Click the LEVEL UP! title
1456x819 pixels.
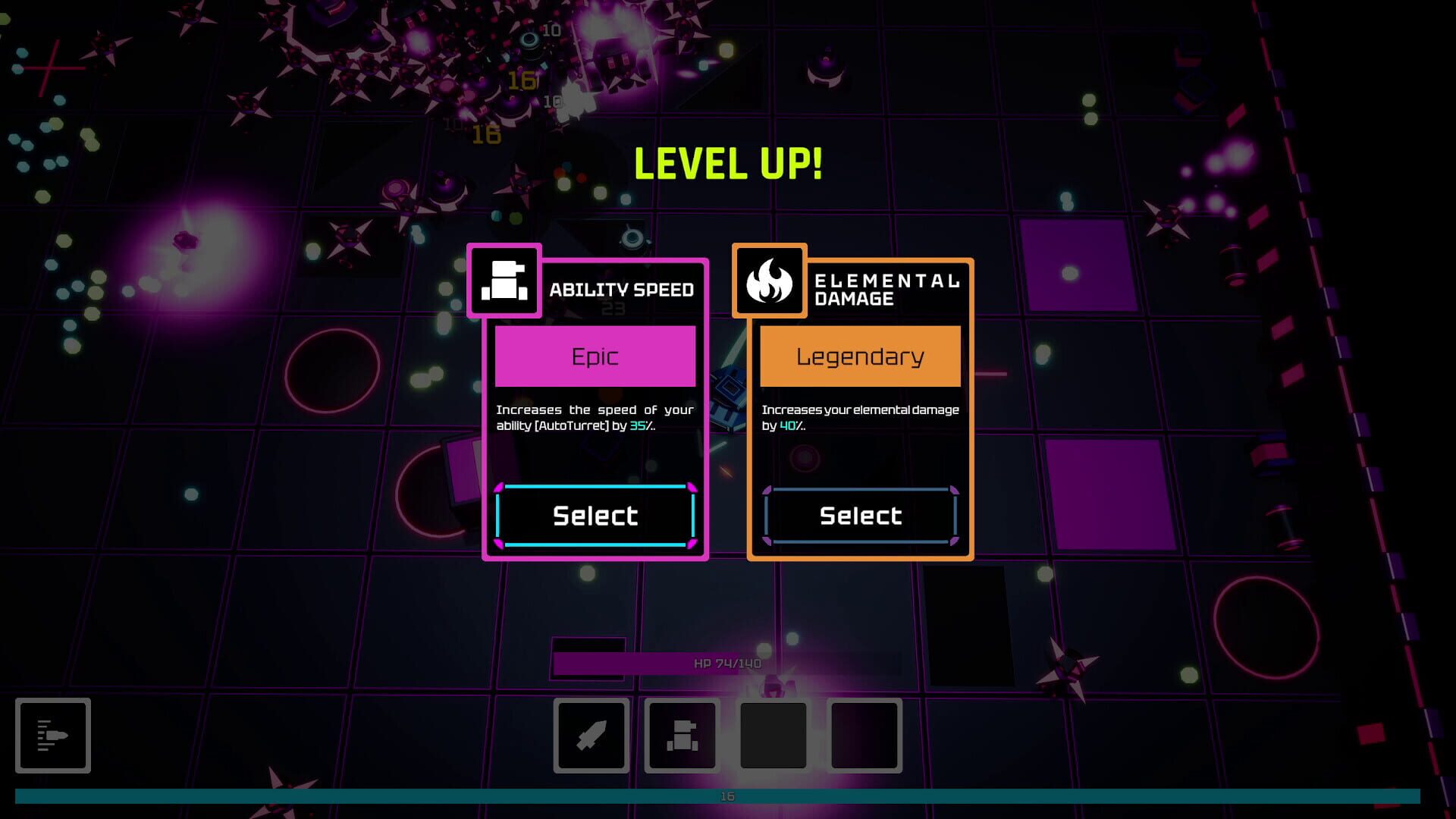pyautogui.click(x=727, y=162)
